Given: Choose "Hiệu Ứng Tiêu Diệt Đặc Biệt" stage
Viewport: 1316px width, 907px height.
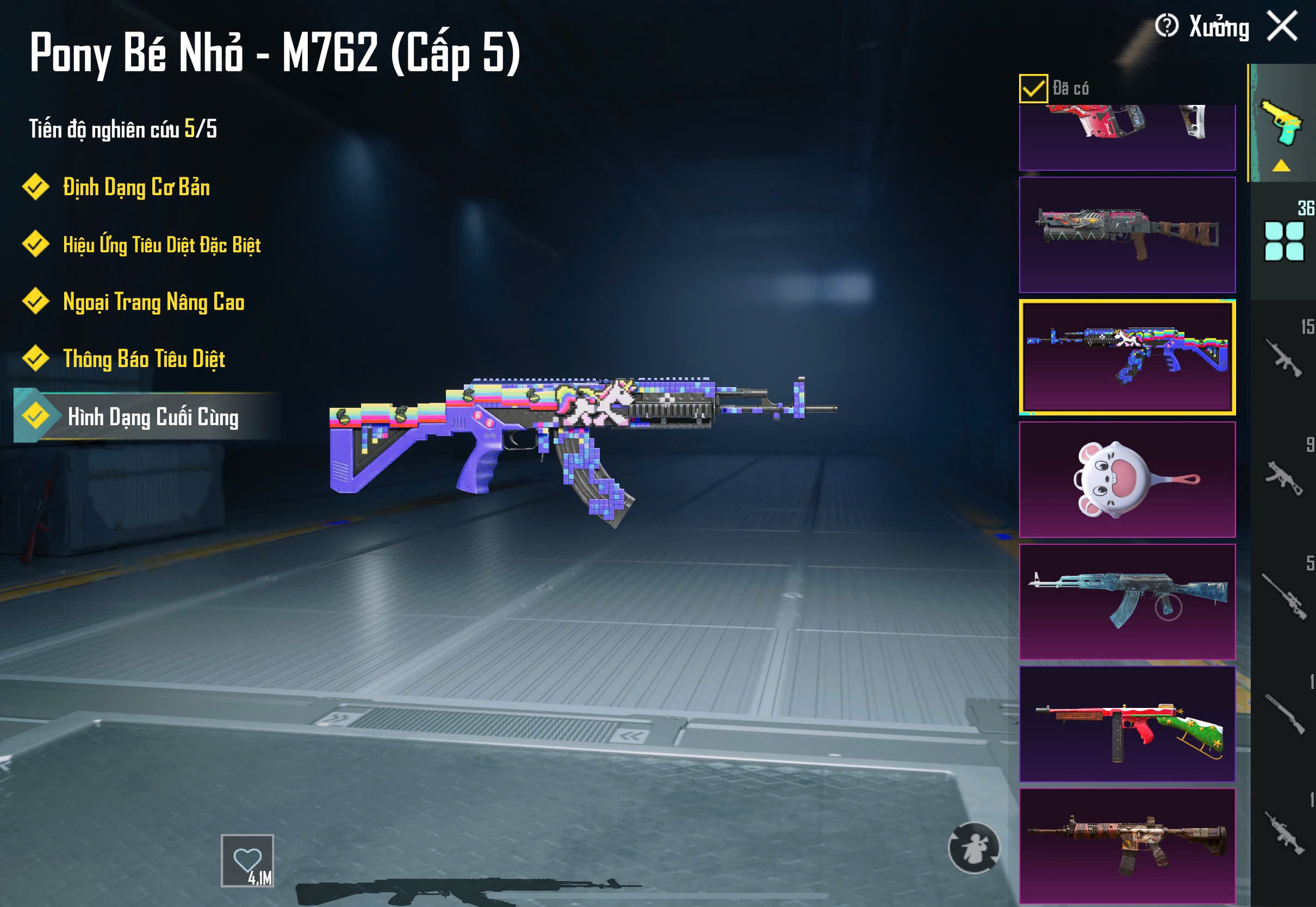Looking at the screenshot, I should coord(162,245).
